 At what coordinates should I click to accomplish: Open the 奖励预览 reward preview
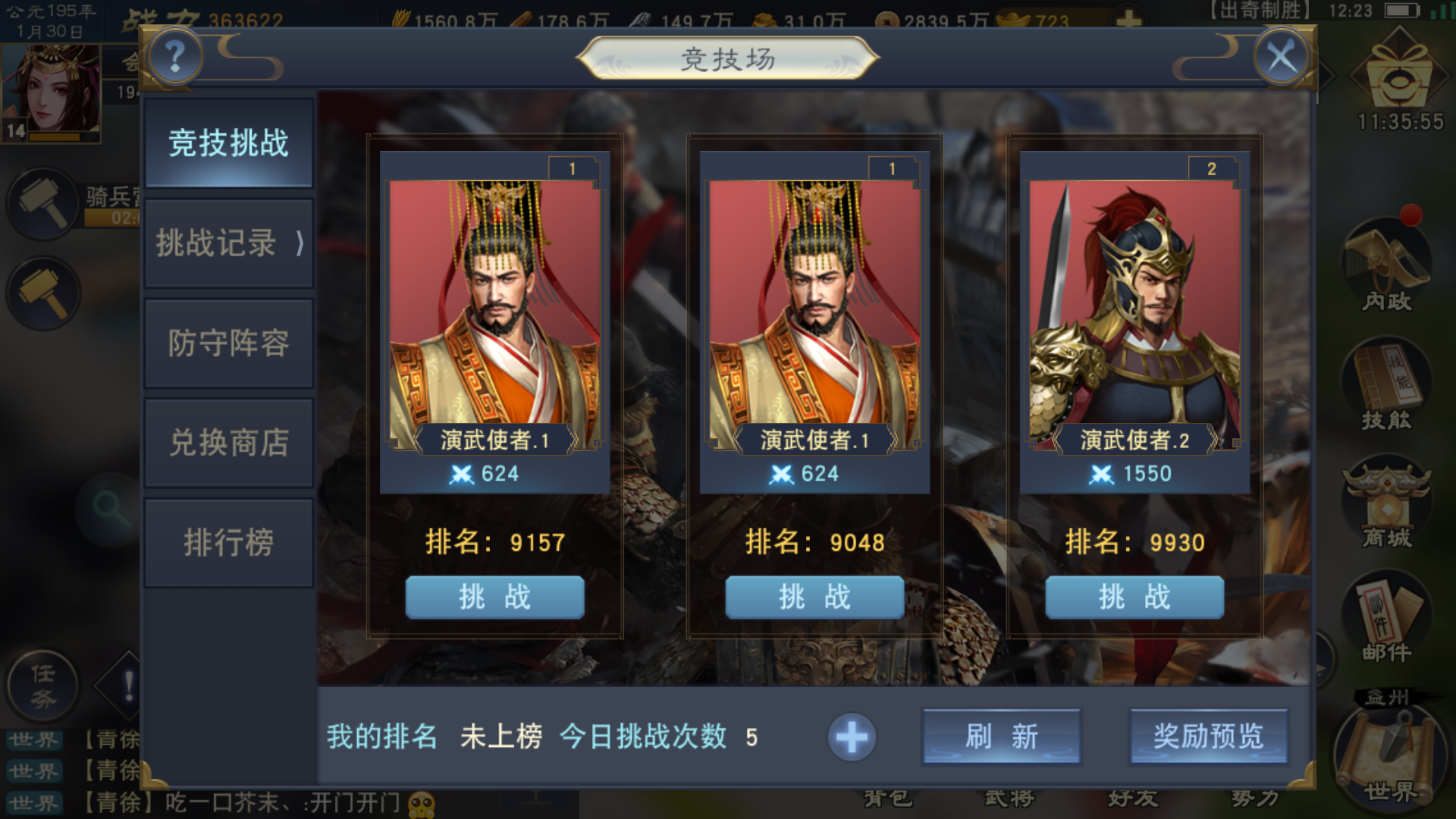[x=1207, y=736]
